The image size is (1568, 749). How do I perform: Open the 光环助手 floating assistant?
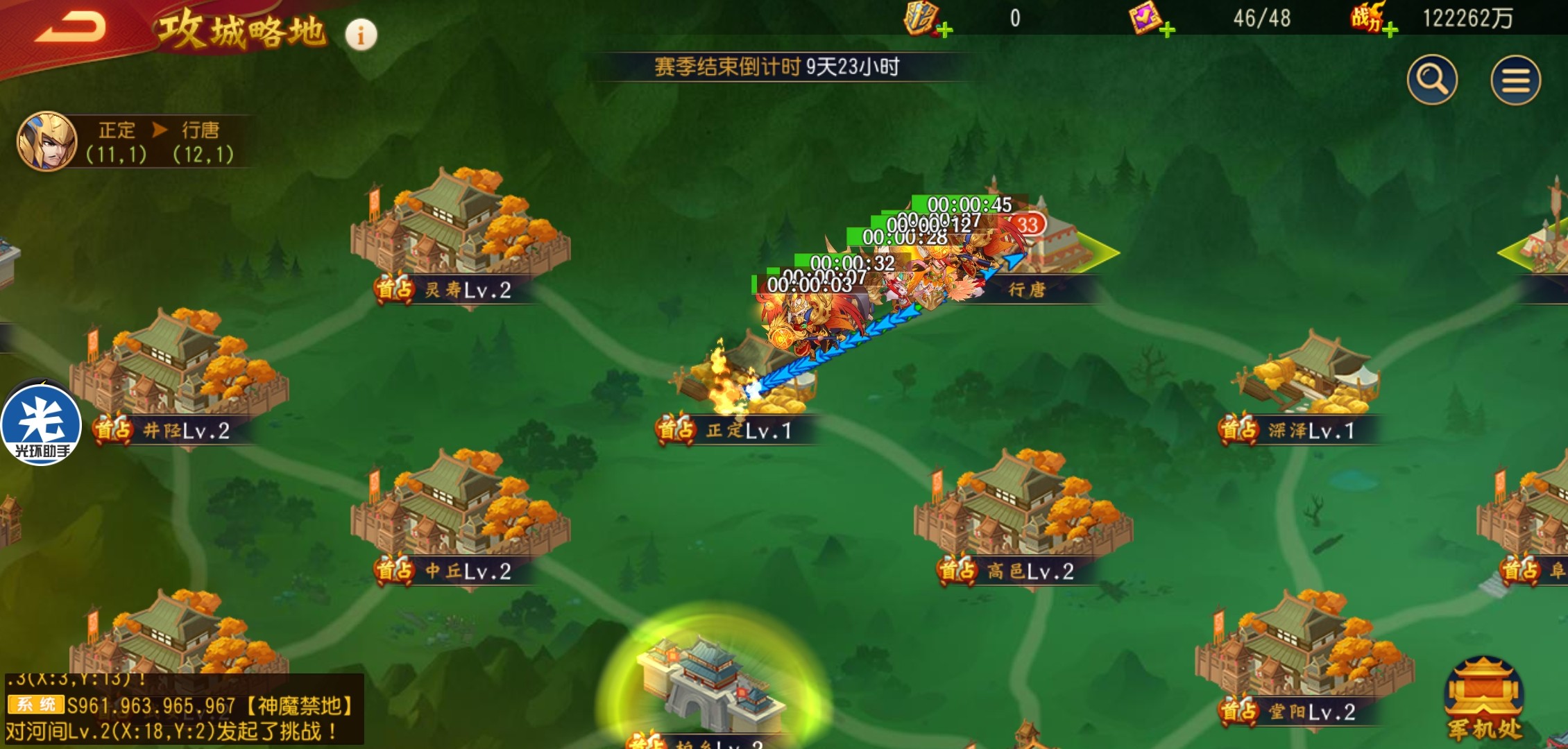[42, 424]
